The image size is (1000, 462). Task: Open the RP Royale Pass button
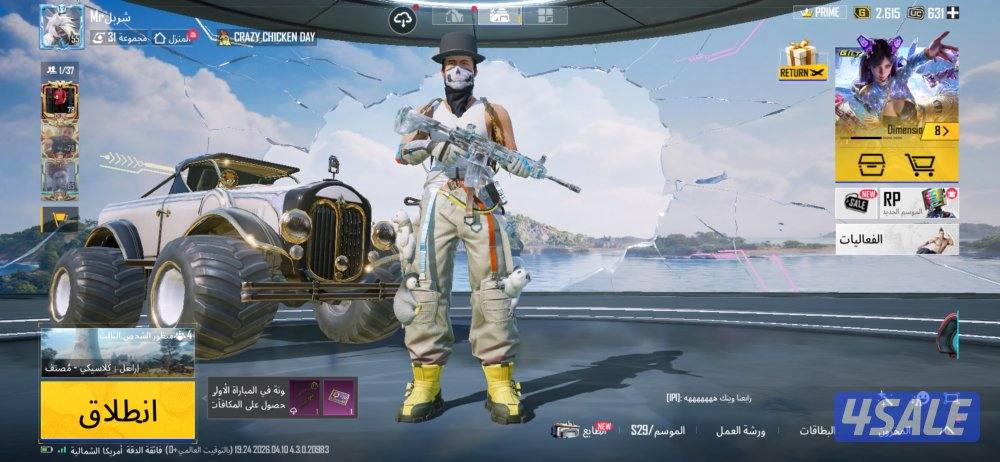[x=918, y=202]
